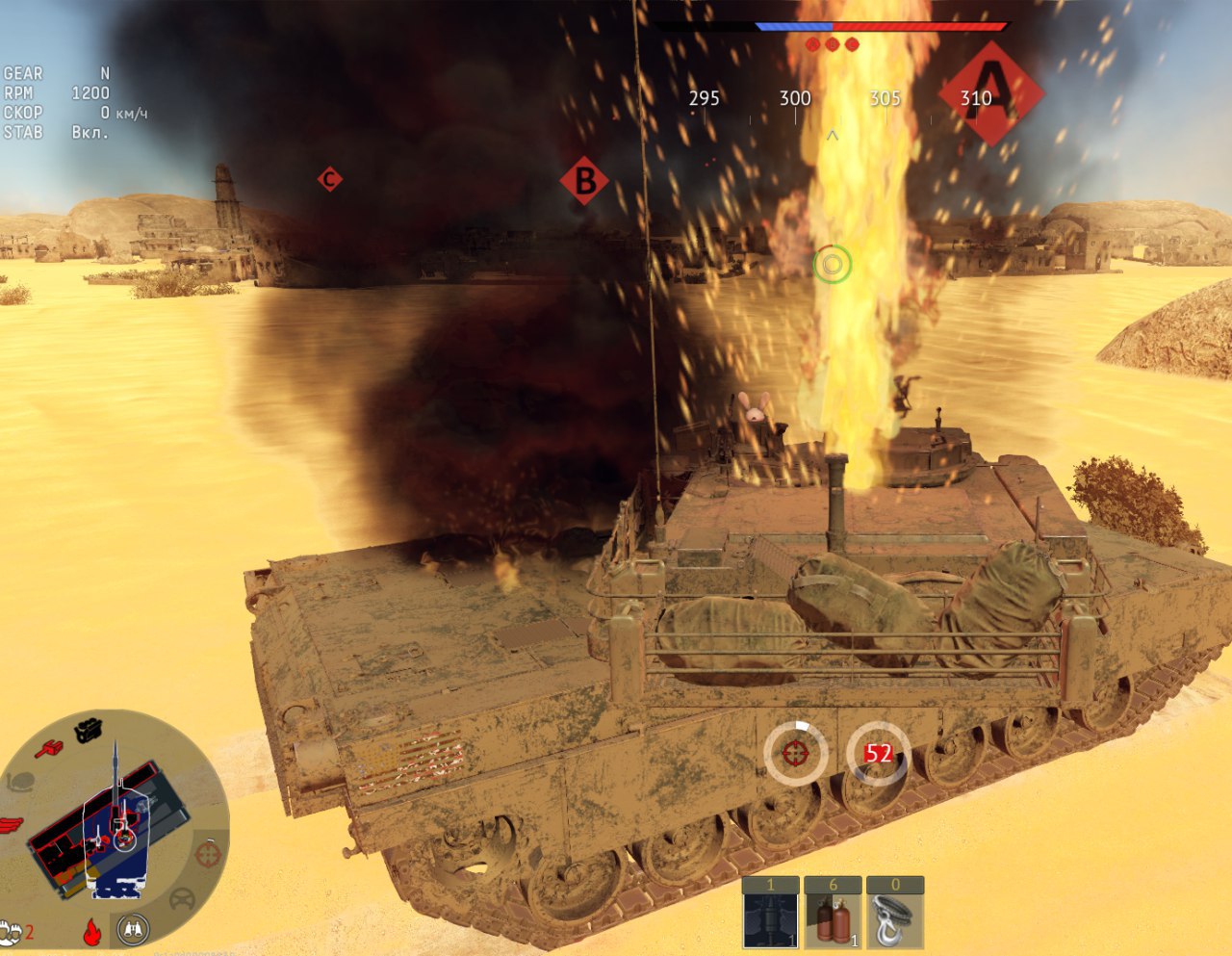1232x956 pixels.
Task: Click the binoculars icon on the damage panel
Action: 133,929
